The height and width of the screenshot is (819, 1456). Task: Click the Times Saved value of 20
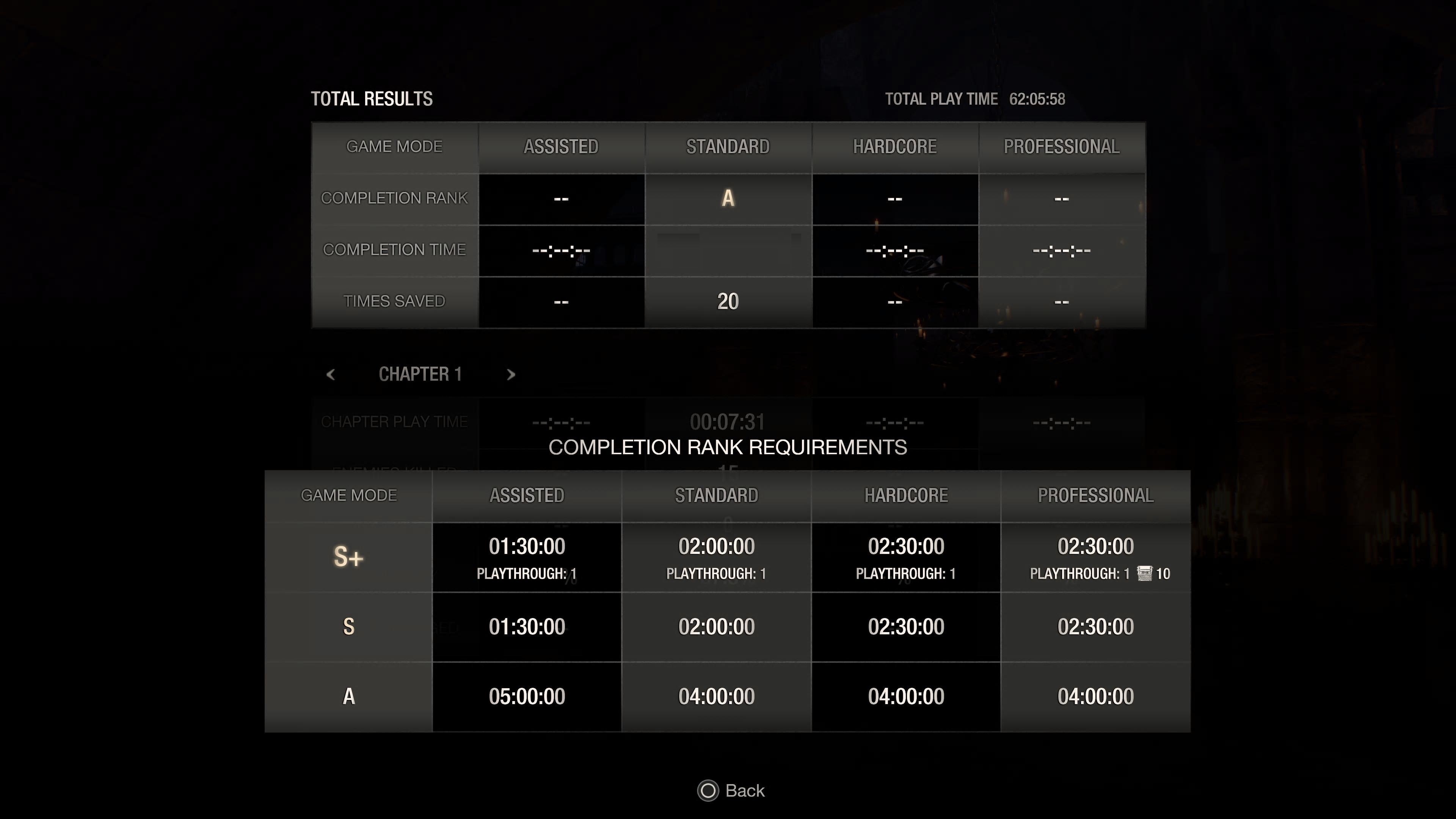pos(728,301)
